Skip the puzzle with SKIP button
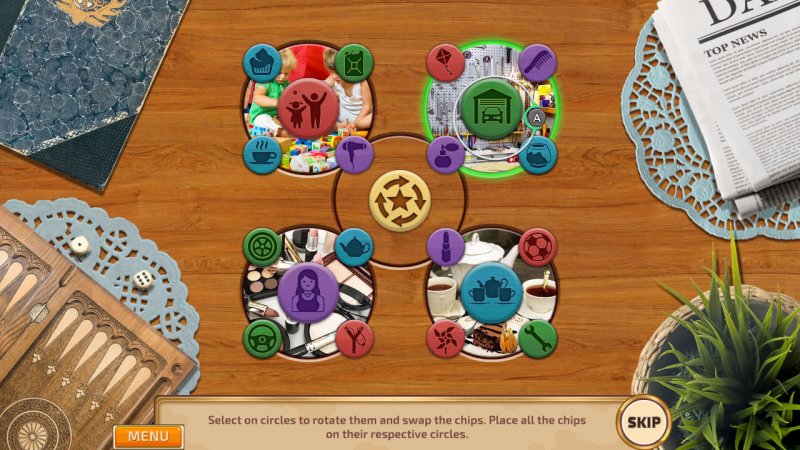Viewport: 800px width, 450px height. (x=642, y=421)
